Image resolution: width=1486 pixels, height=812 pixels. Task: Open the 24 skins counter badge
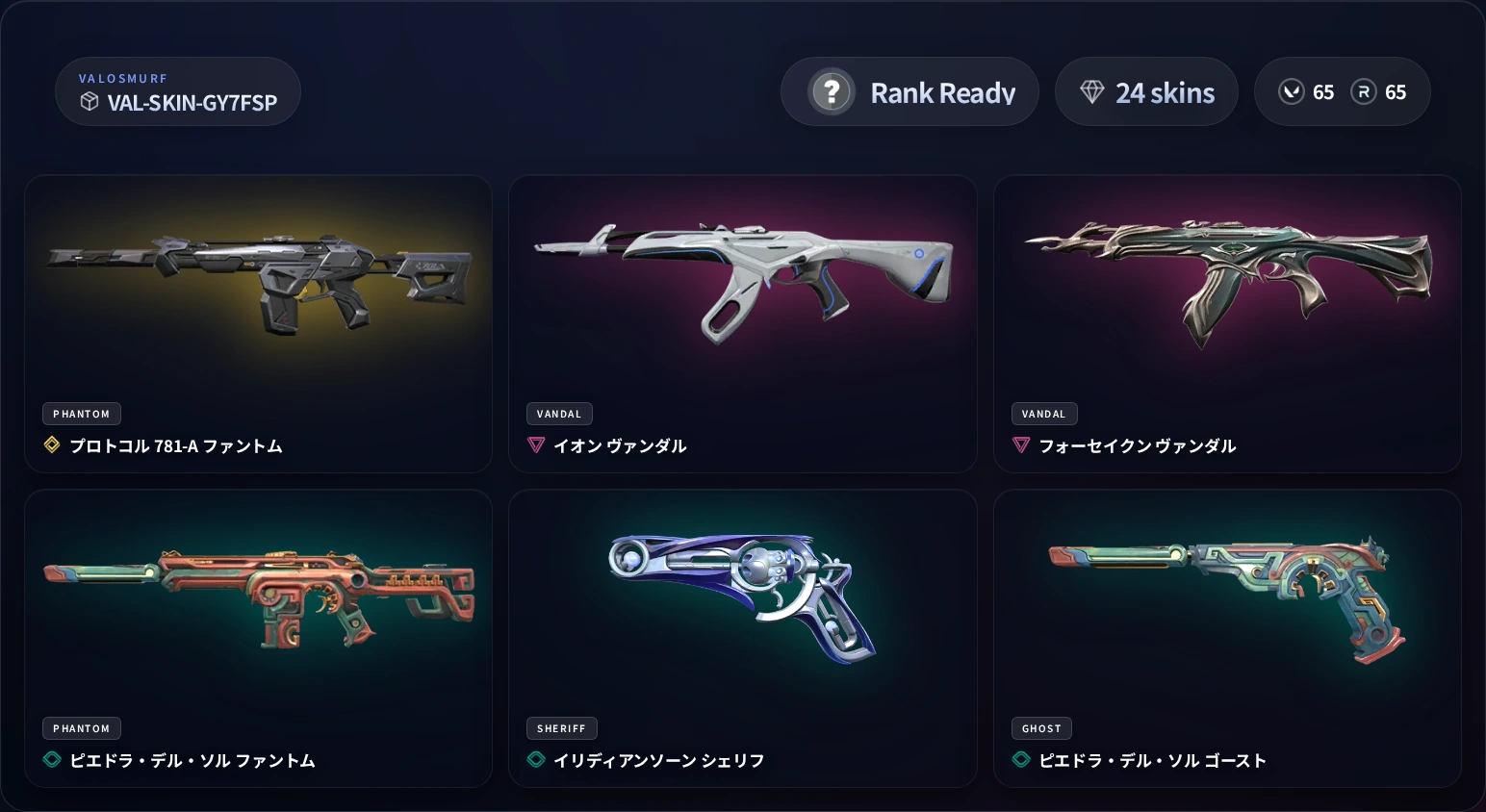pos(1146,91)
